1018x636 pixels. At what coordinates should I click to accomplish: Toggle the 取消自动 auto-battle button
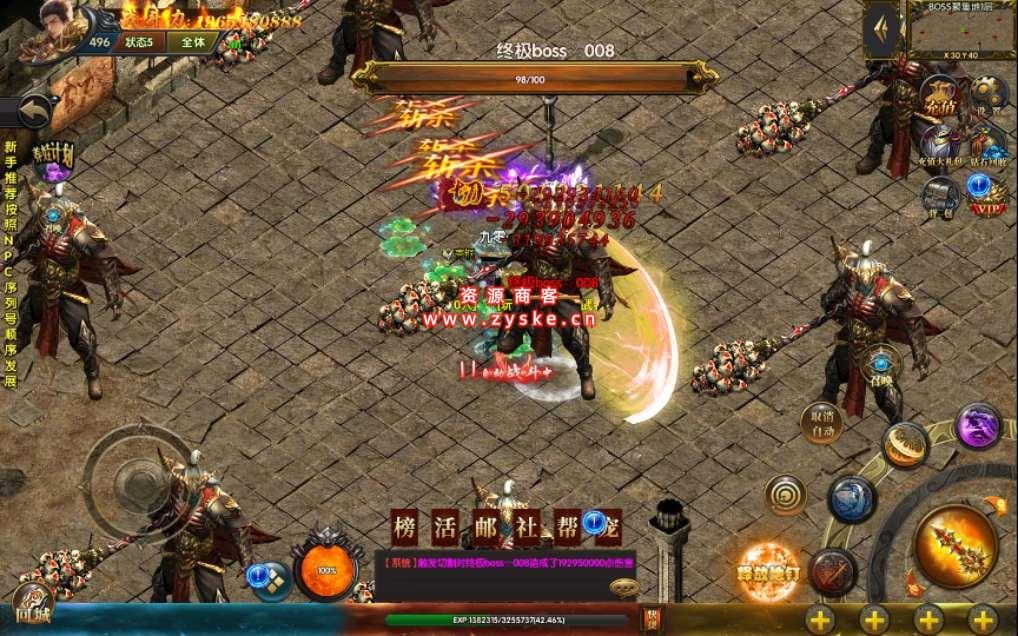pyautogui.click(x=820, y=423)
